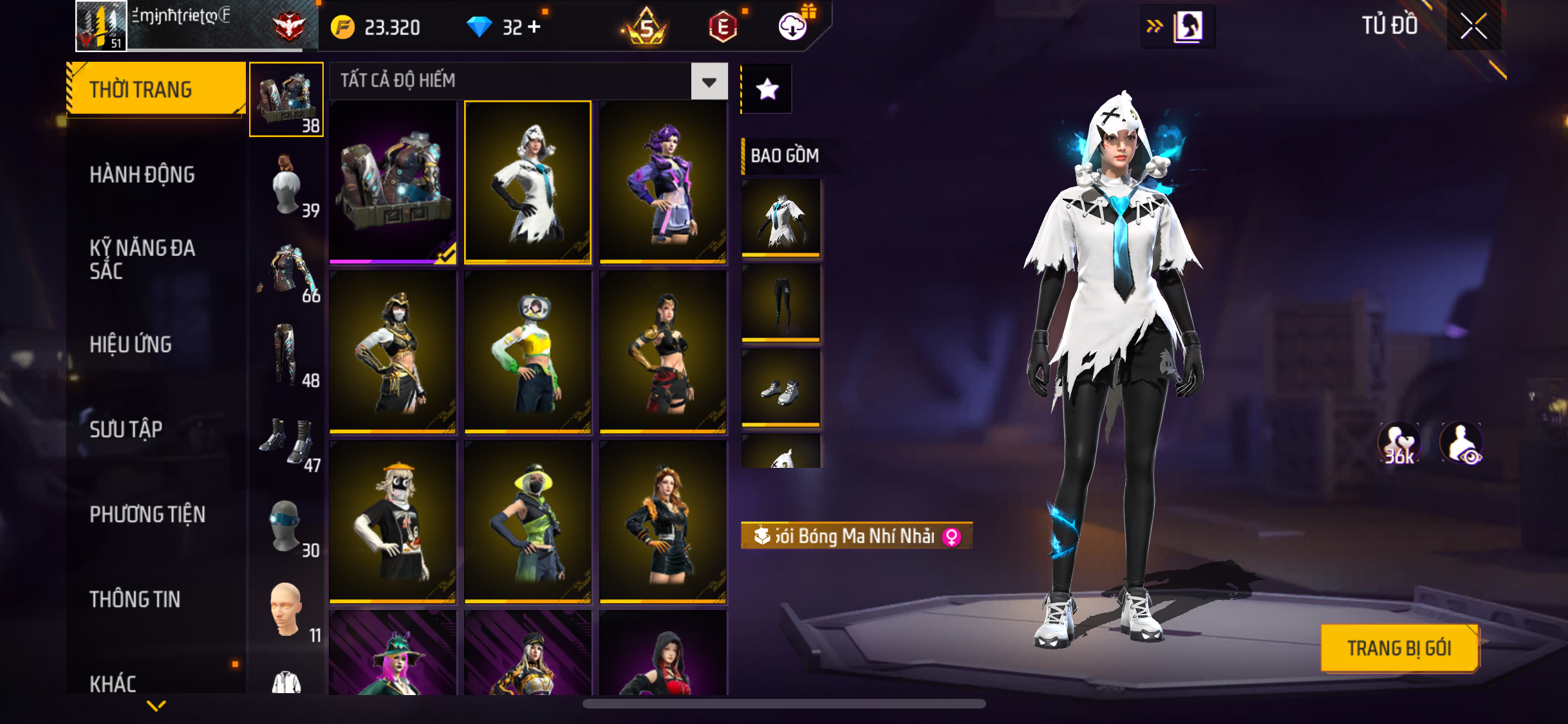Select the white ghost hoodie bundle thumbnail
This screenshot has width=1568, height=724.
[x=527, y=182]
